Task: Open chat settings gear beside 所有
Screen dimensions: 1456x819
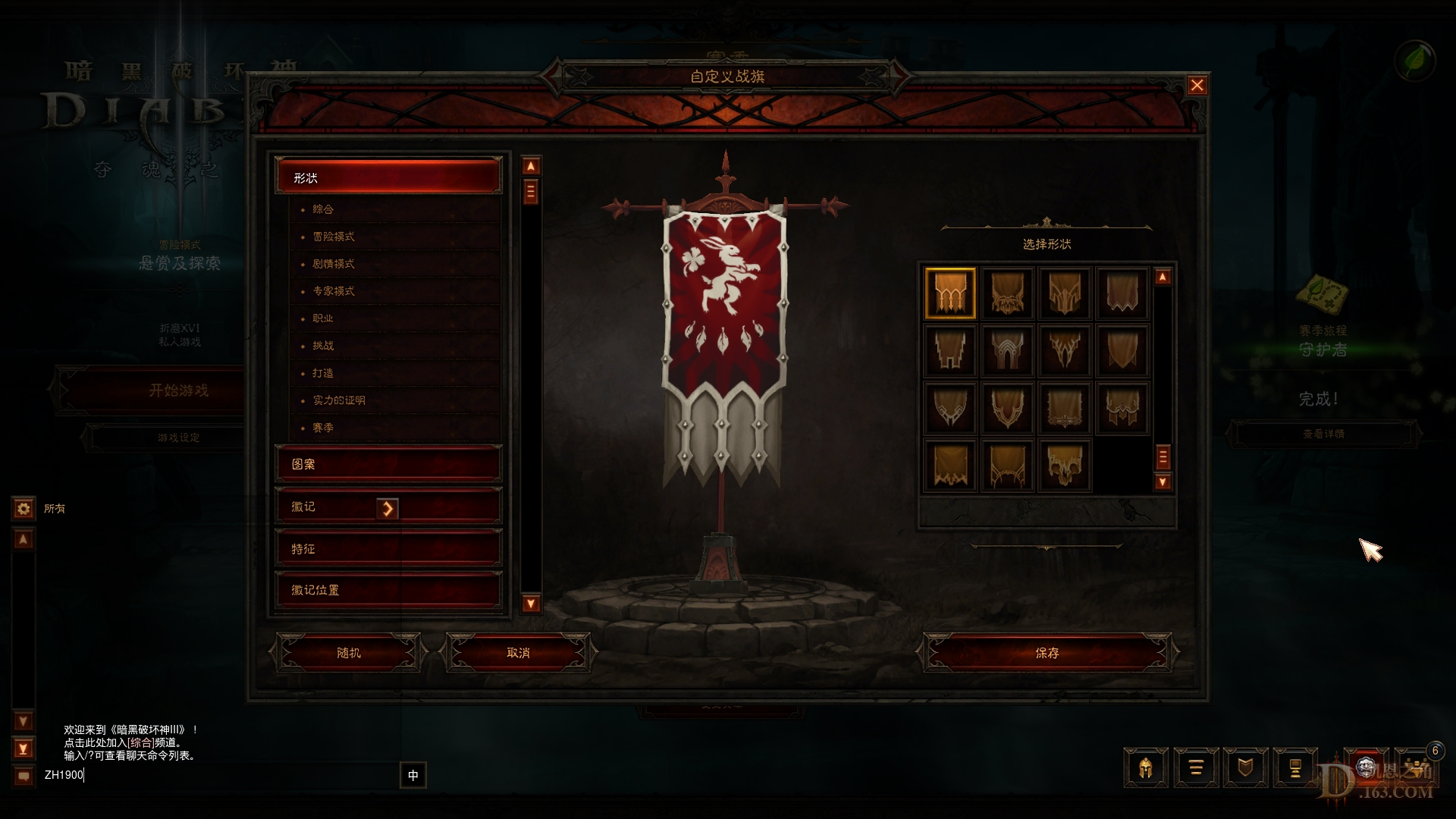Action: pyautogui.click(x=22, y=509)
